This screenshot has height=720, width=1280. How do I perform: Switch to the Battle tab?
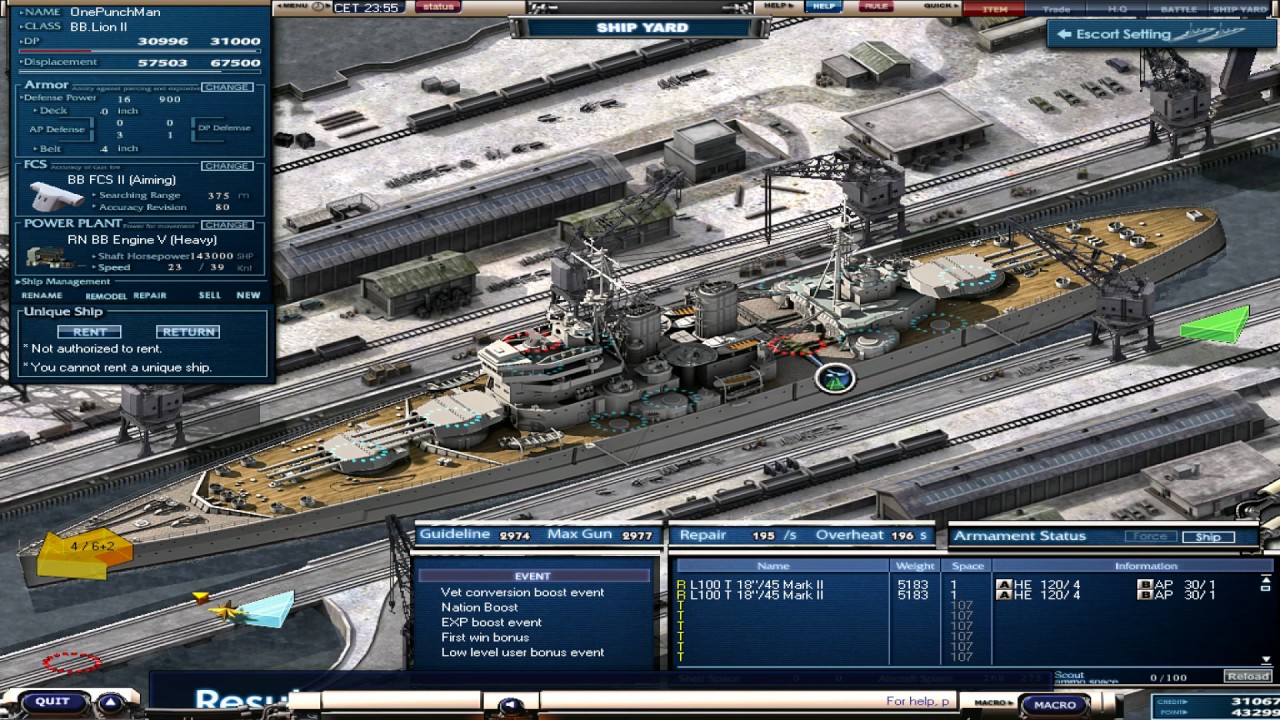(x=1178, y=9)
